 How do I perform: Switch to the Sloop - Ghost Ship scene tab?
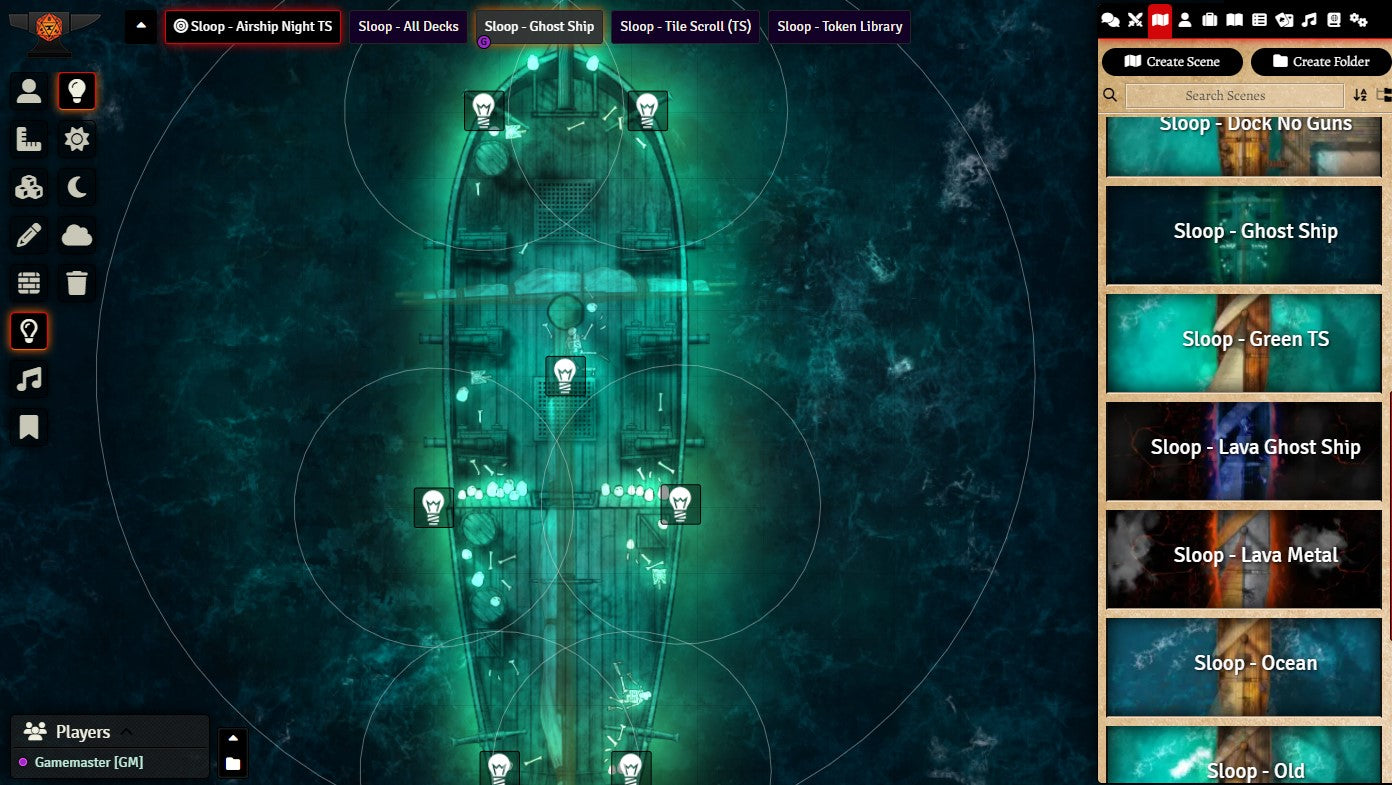coord(539,27)
